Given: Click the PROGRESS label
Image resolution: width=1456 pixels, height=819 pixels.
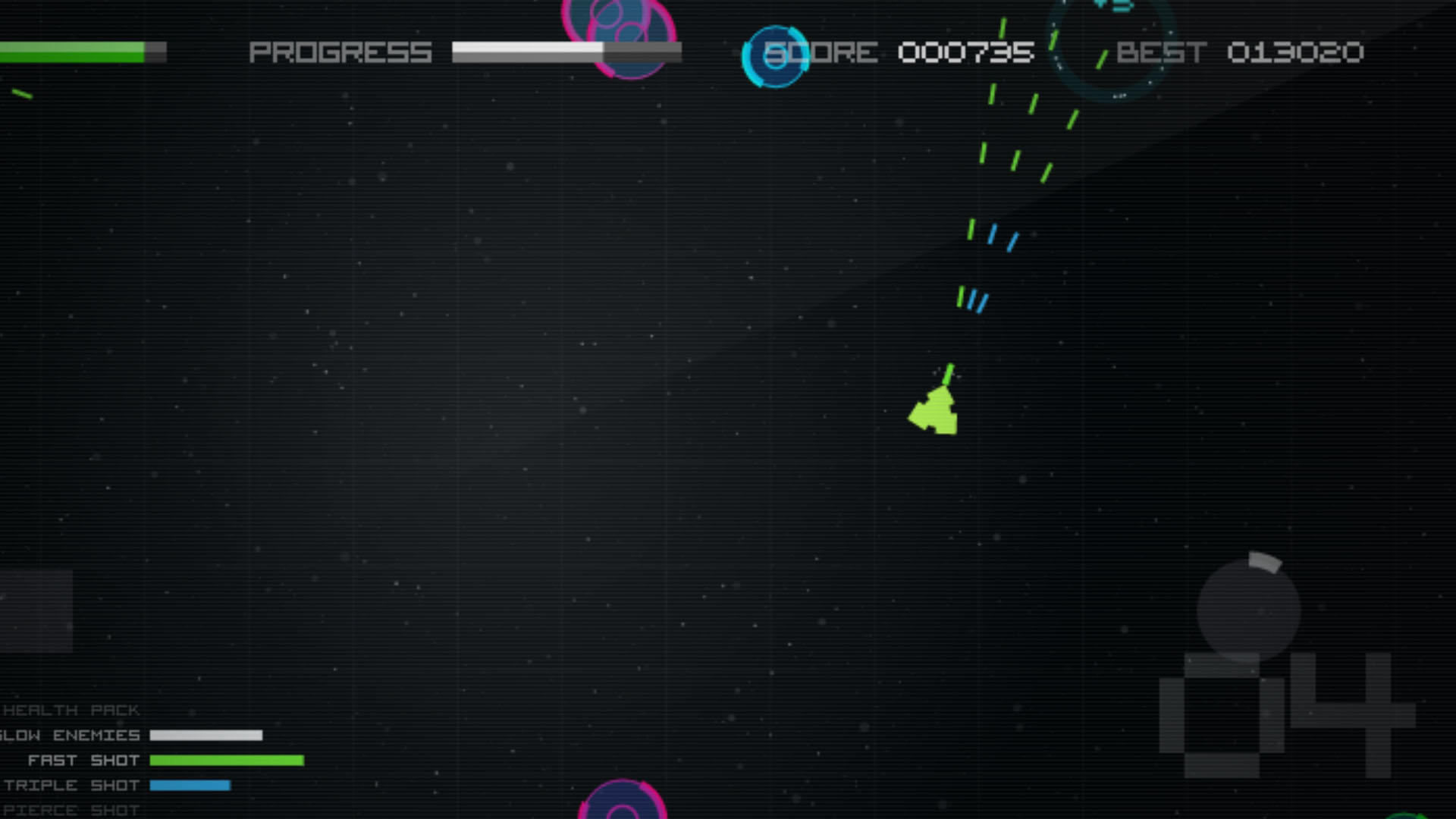Looking at the screenshot, I should pos(340,52).
